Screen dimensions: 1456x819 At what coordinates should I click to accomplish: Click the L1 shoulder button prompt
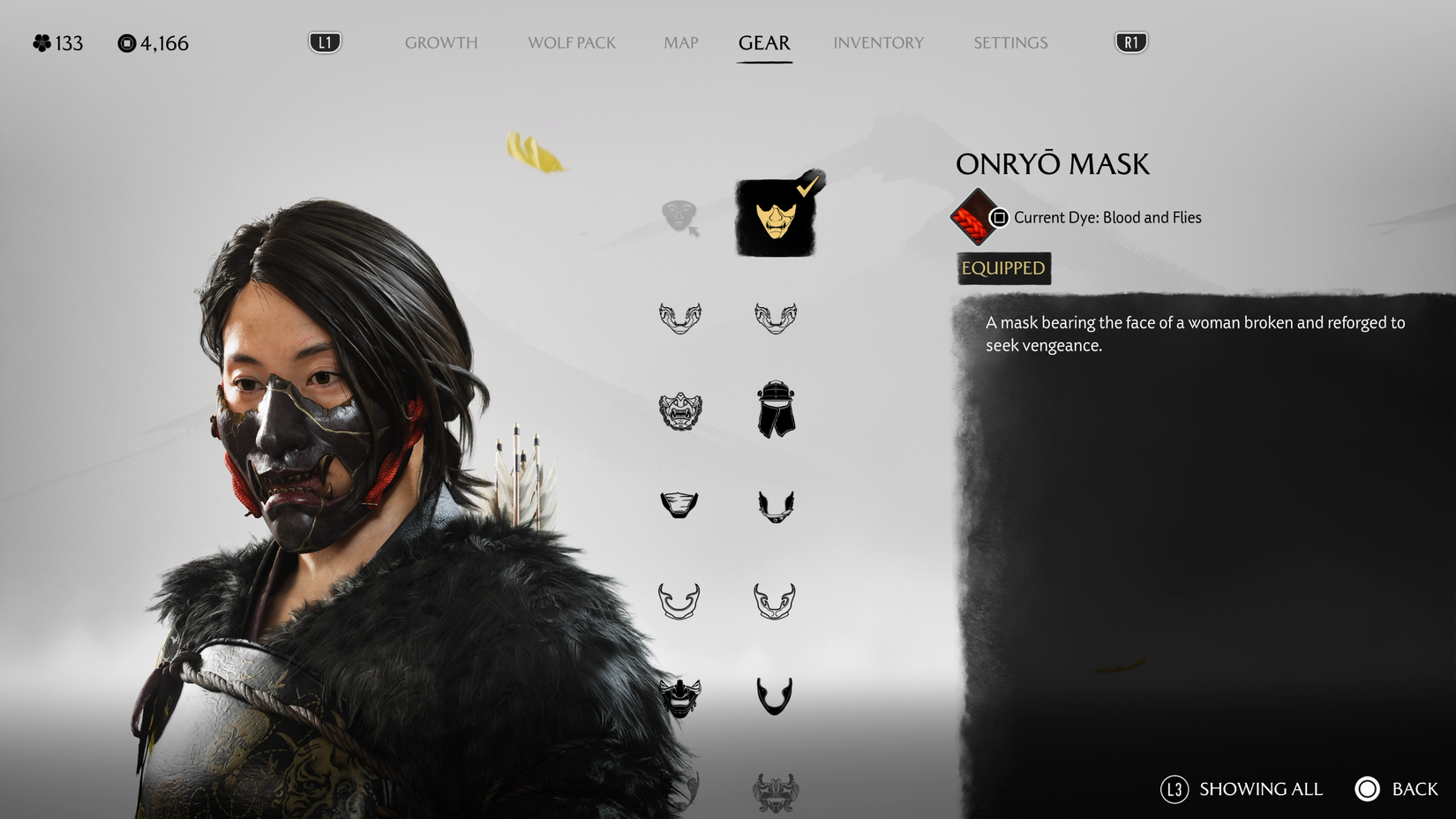pyautogui.click(x=323, y=41)
